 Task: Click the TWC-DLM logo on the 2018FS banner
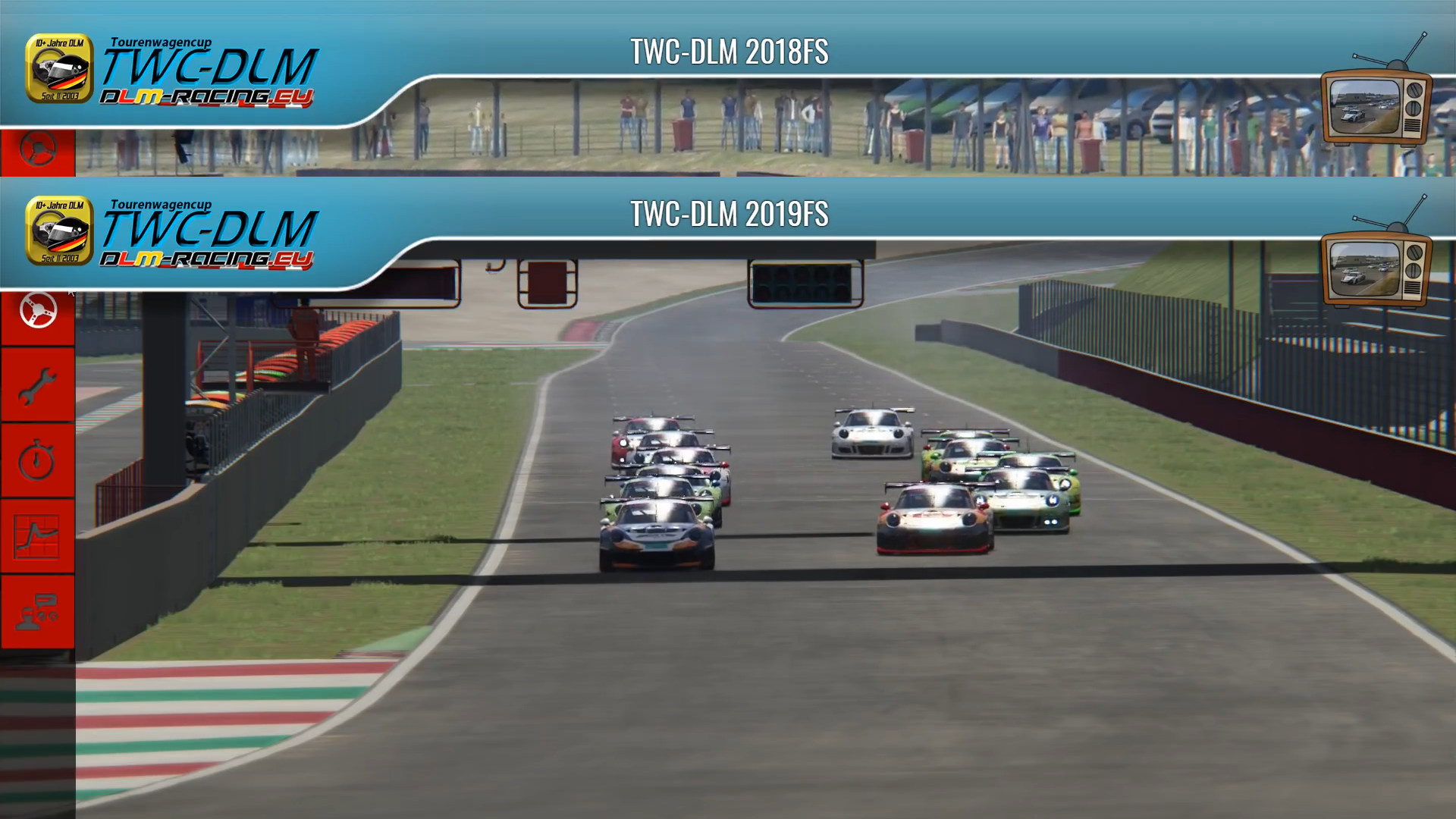tap(172, 70)
